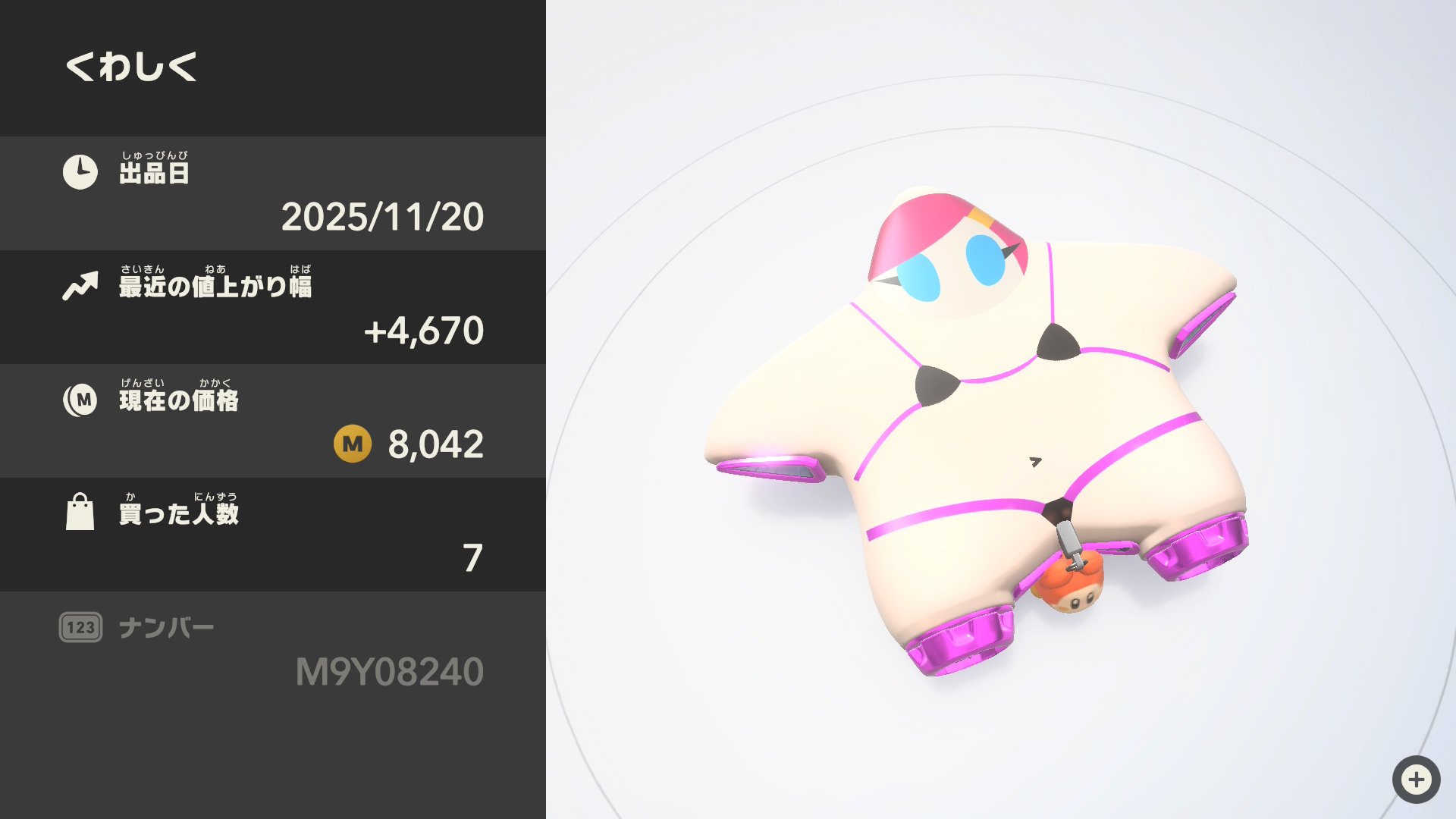
Task: Select the 買った人数 row
Action: pyautogui.click(x=273, y=535)
